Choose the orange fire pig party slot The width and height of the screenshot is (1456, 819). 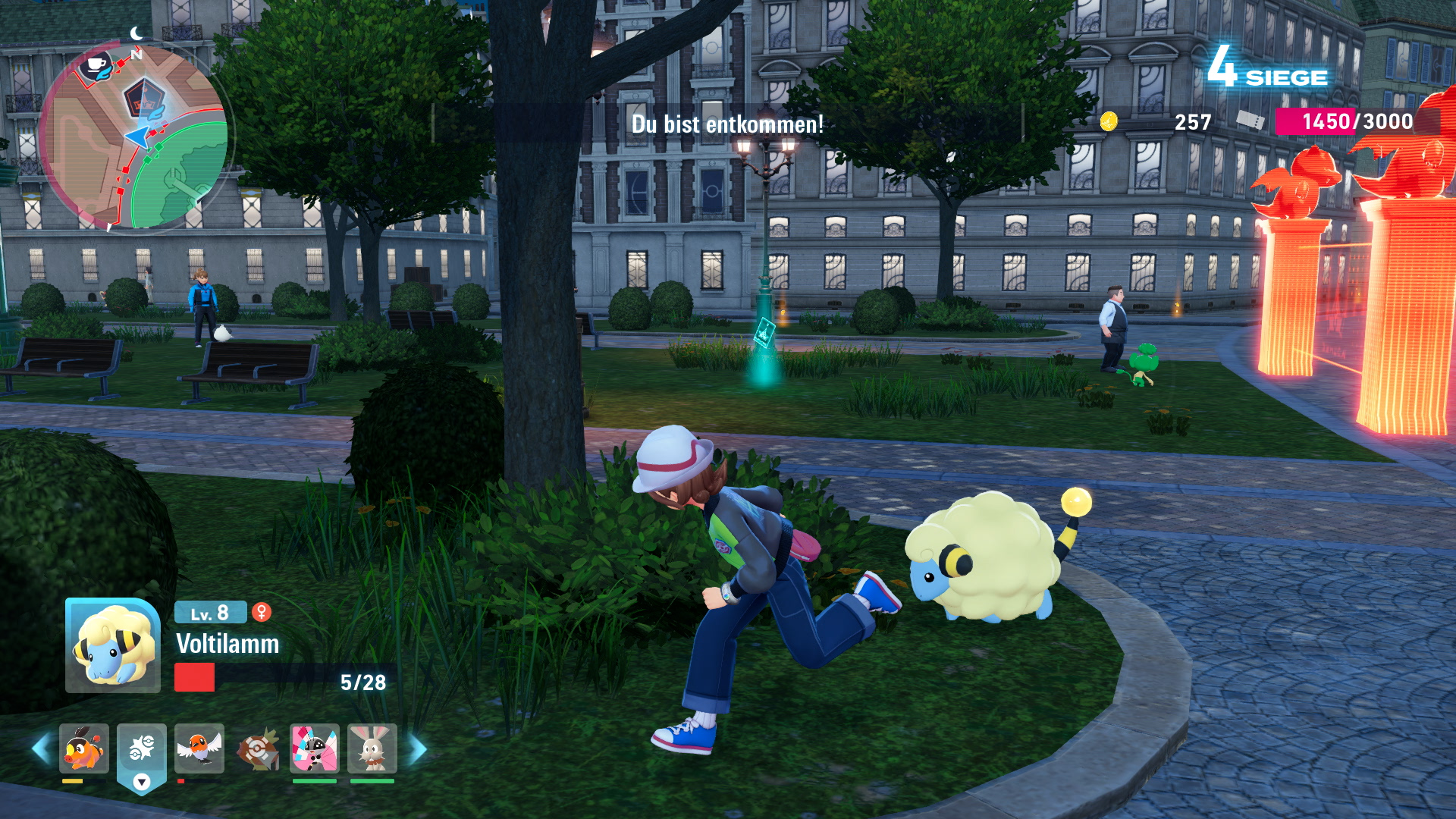point(84,748)
